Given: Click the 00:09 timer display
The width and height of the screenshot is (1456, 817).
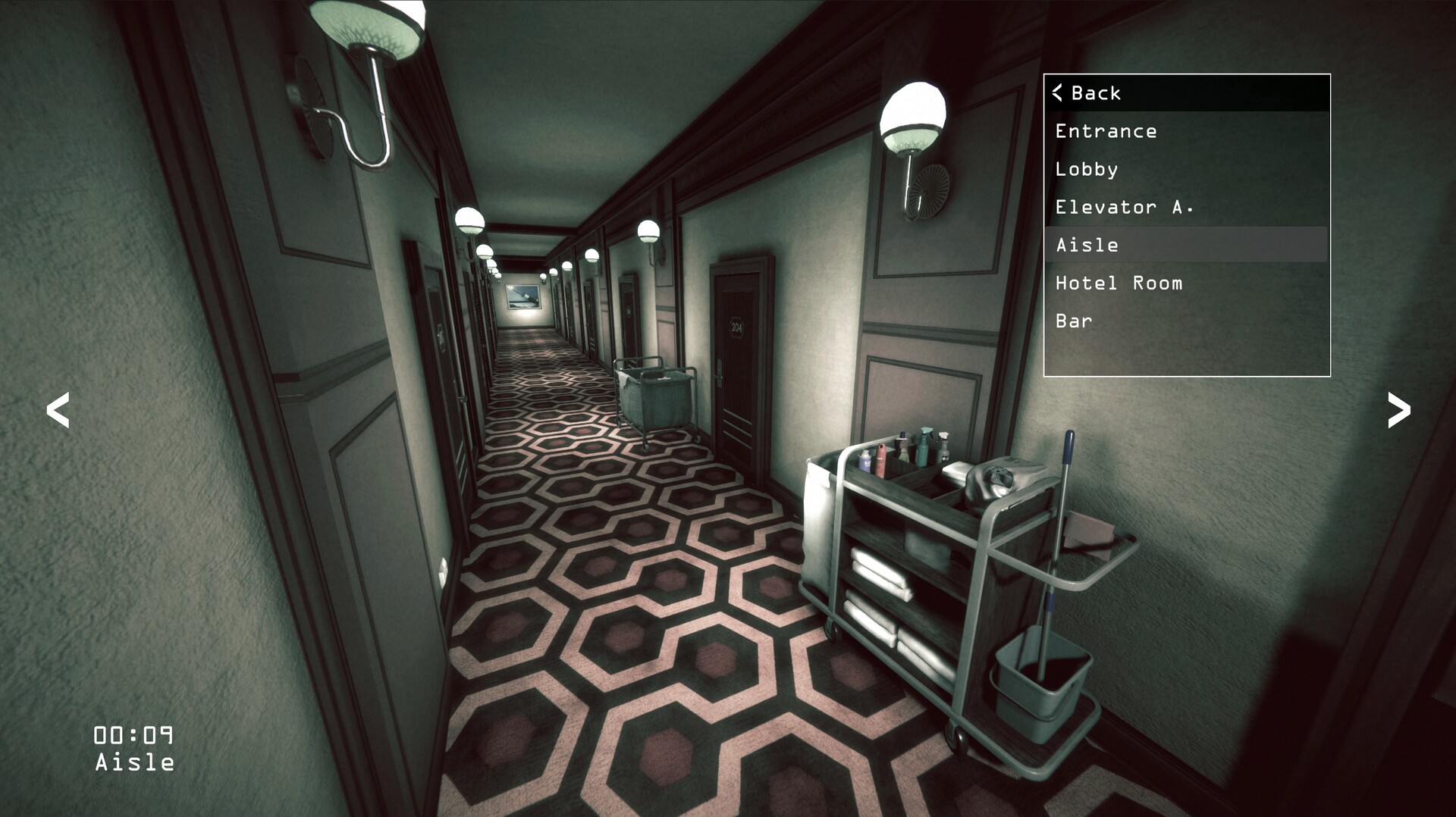Looking at the screenshot, I should click(x=134, y=732).
